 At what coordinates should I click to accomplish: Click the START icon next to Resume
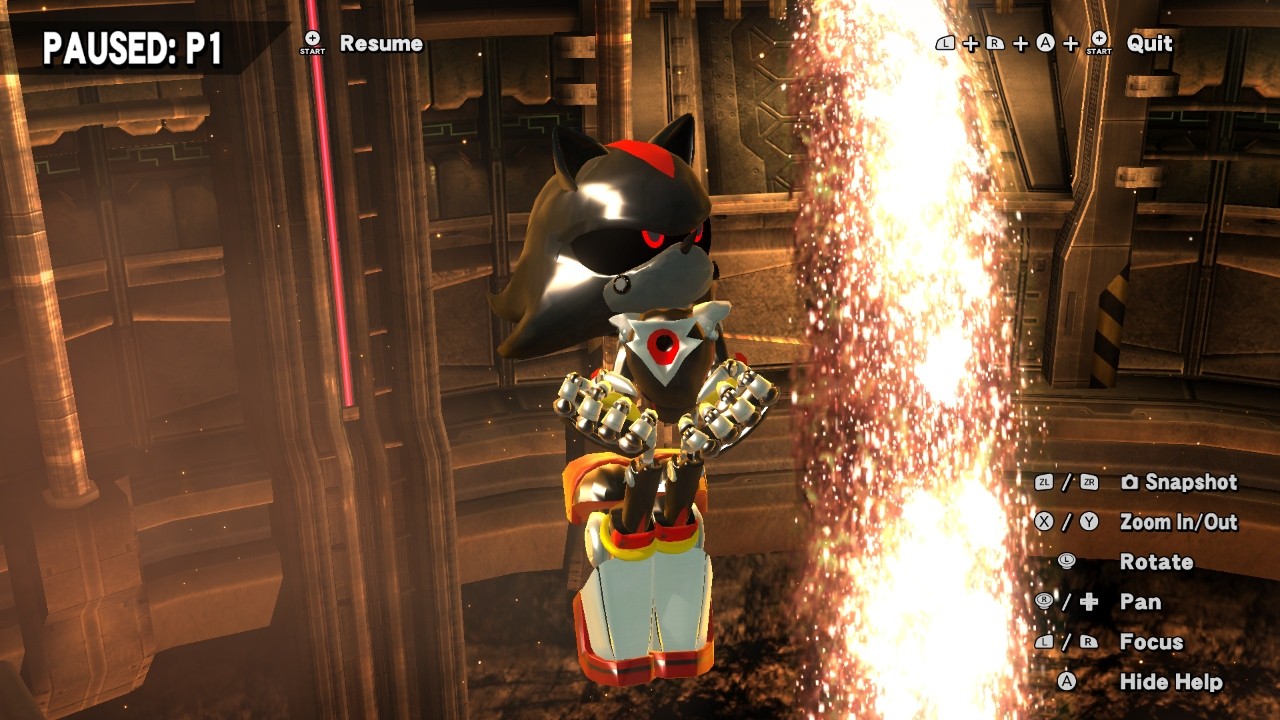[310, 43]
